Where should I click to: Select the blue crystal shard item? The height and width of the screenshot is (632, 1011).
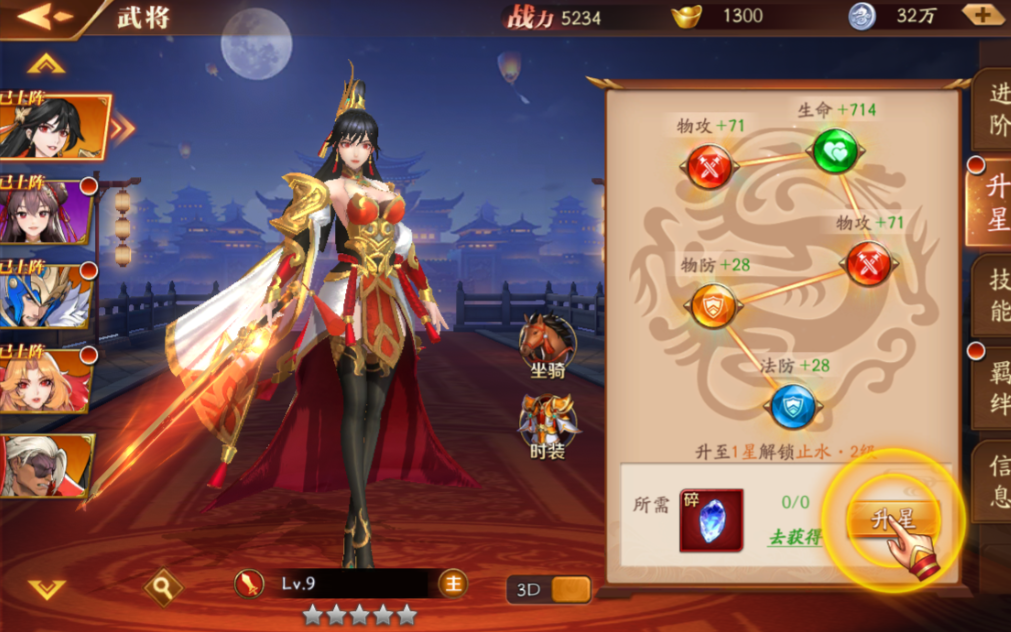tap(711, 521)
